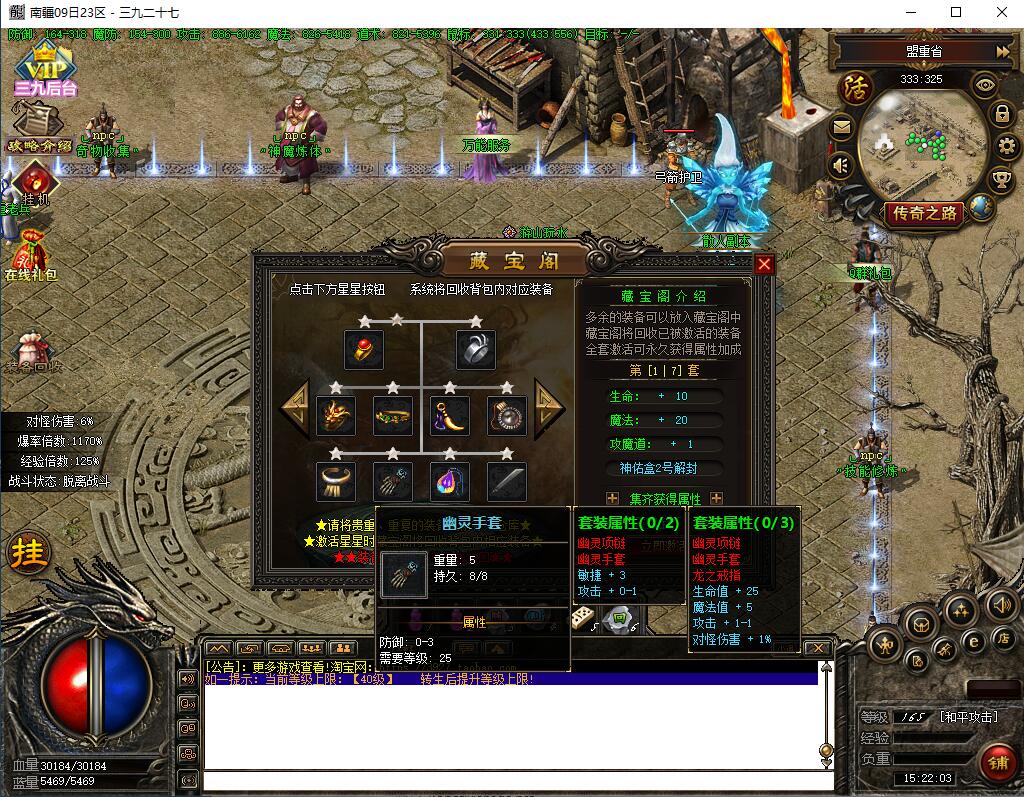Open the mail envelope icon by minimap
The height and width of the screenshot is (797, 1024).
pos(841,127)
